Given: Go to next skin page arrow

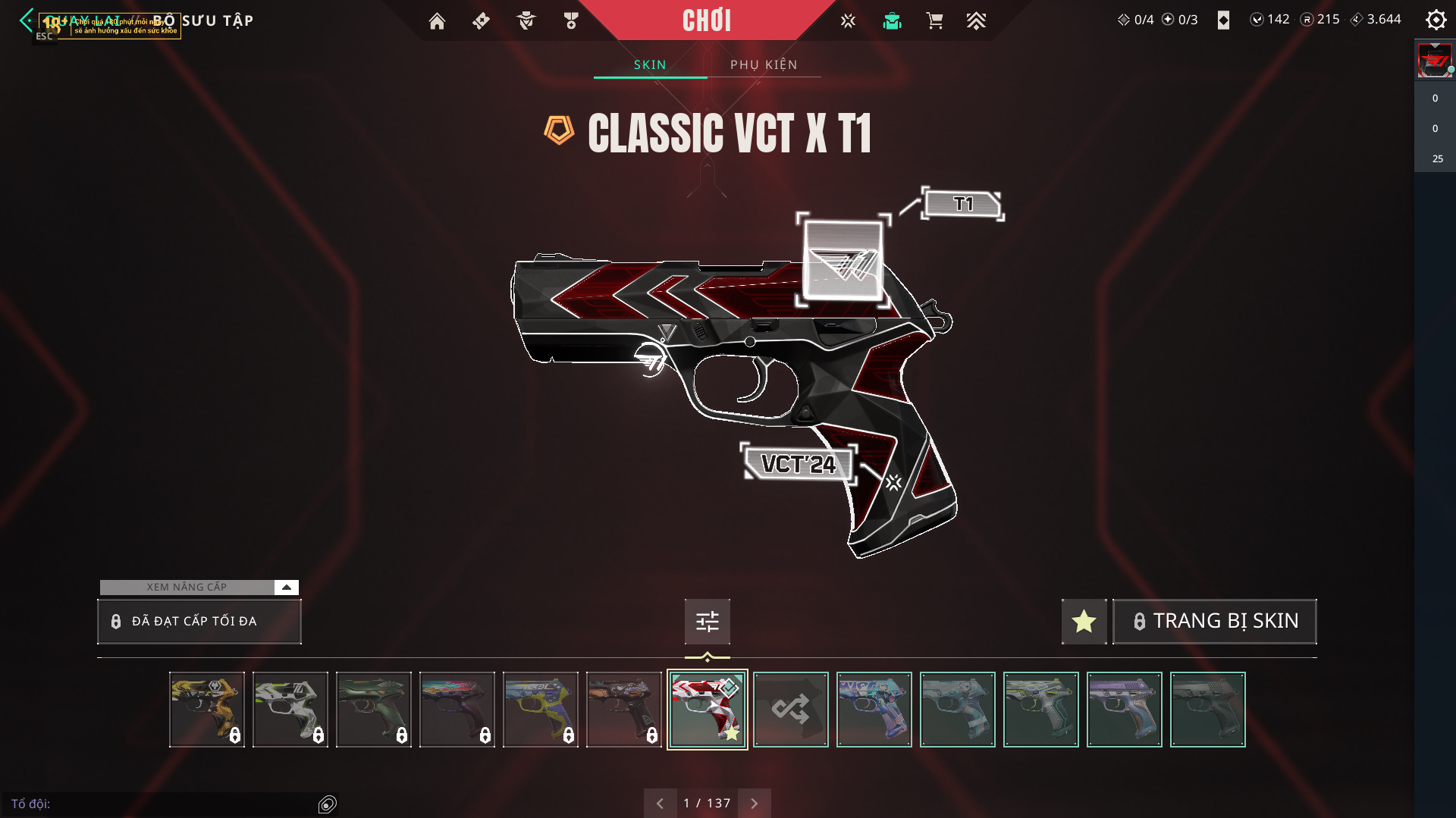Looking at the screenshot, I should point(754,803).
